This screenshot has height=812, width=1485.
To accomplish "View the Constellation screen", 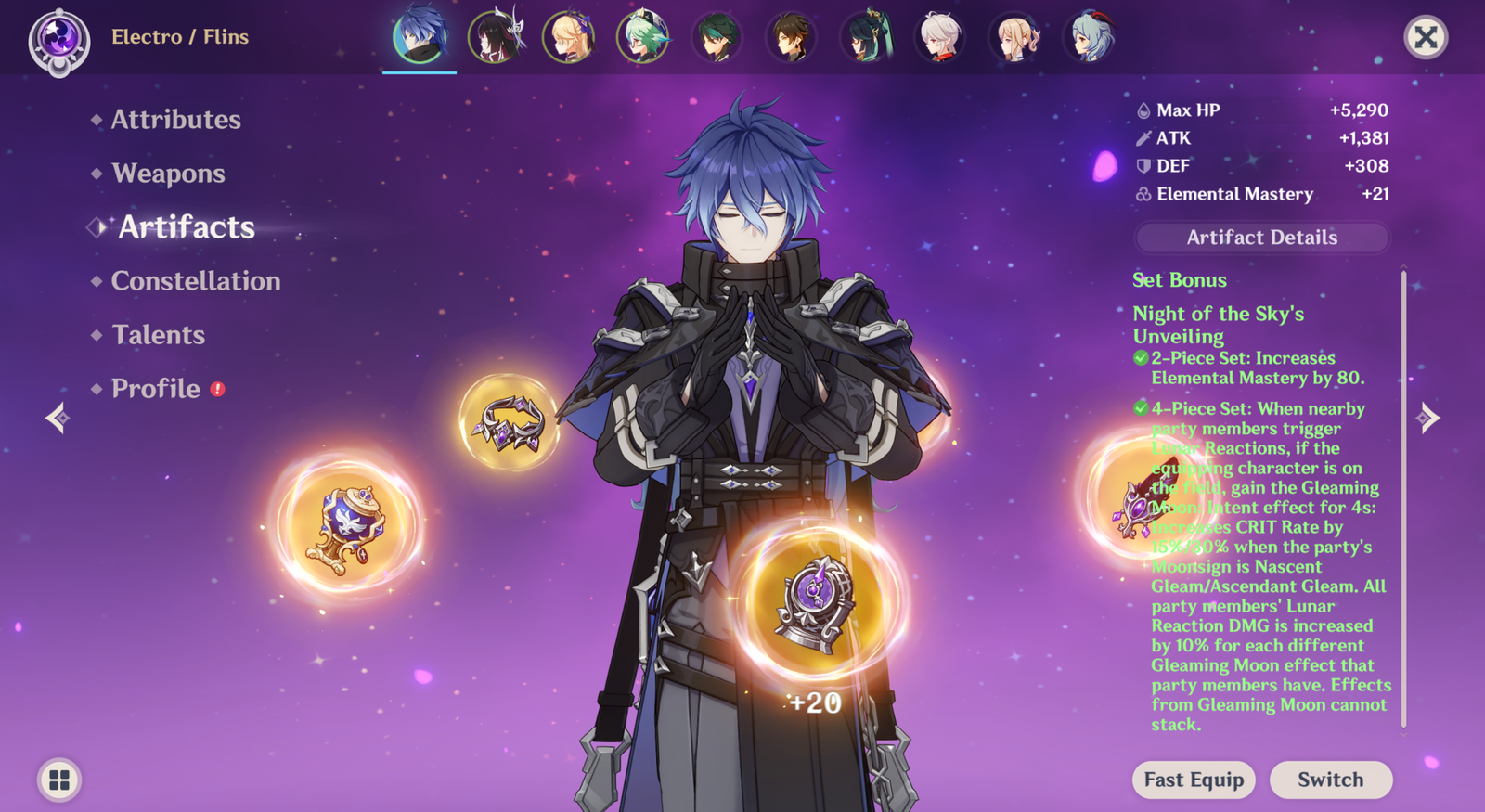I will [x=195, y=281].
